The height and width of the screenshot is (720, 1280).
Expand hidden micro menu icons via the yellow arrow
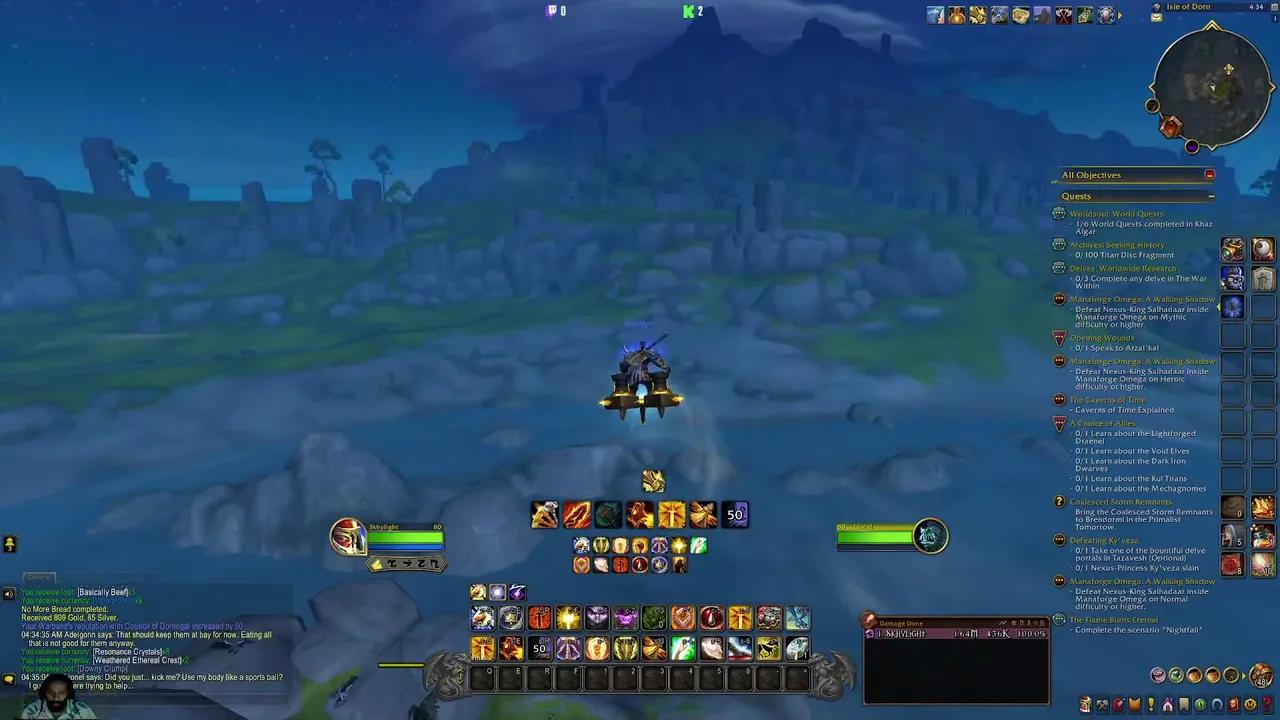point(1119,15)
